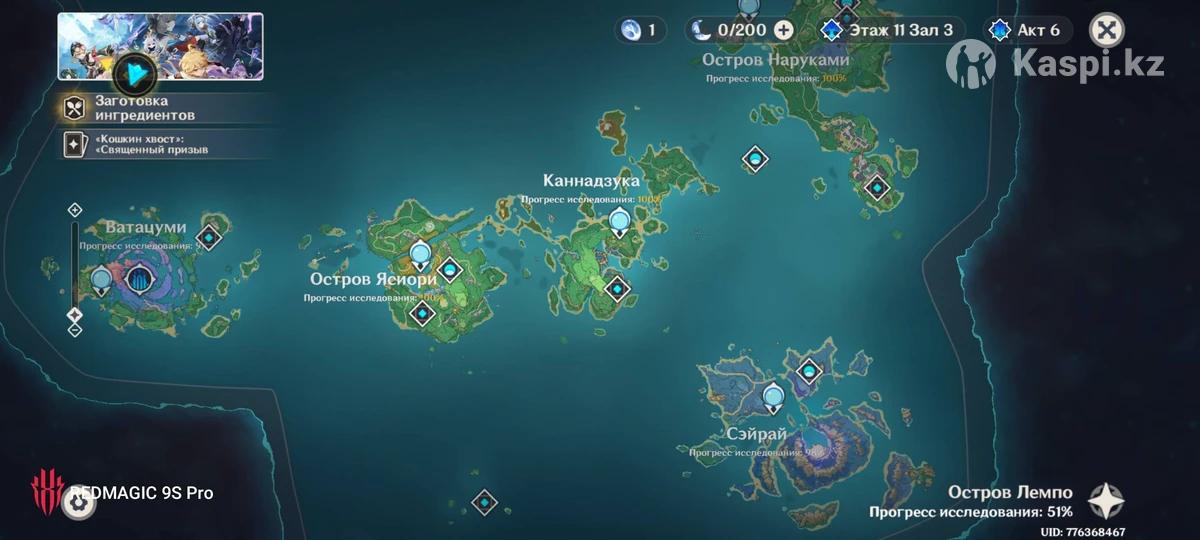1200x540 pixels.
Task: Open region selector beside «Остров Лемпо»
Action: click(x=1106, y=501)
